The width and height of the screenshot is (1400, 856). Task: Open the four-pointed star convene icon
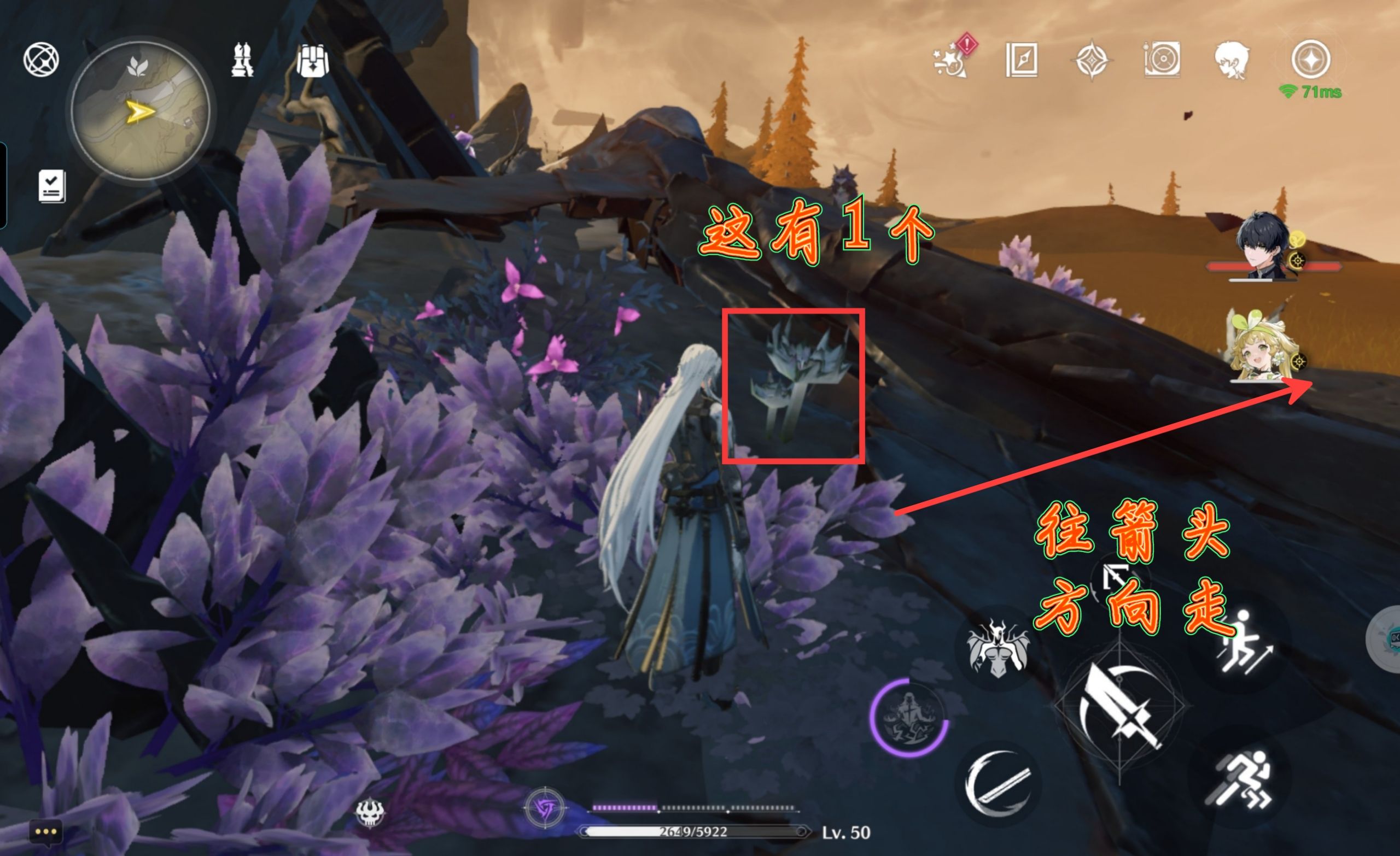click(x=1092, y=60)
